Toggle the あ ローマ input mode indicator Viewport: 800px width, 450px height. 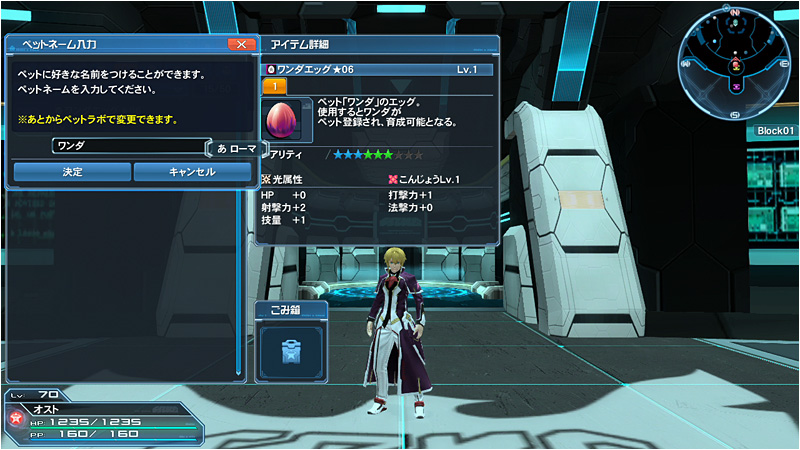pyautogui.click(x=236, y=148)
